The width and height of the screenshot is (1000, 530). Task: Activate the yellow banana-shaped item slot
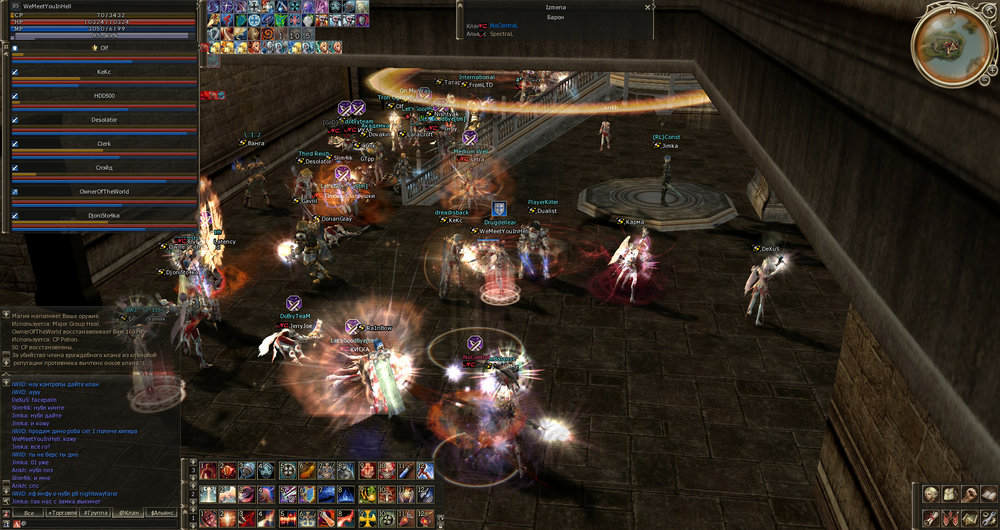point(308,470)
